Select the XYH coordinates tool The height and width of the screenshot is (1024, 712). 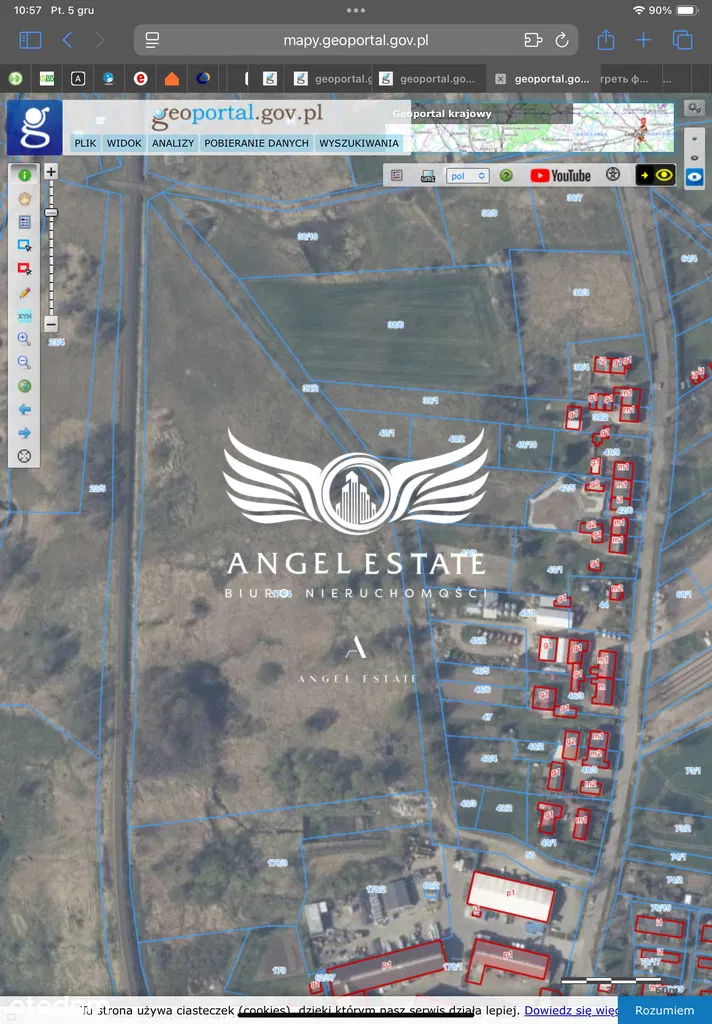click(25, 316)
